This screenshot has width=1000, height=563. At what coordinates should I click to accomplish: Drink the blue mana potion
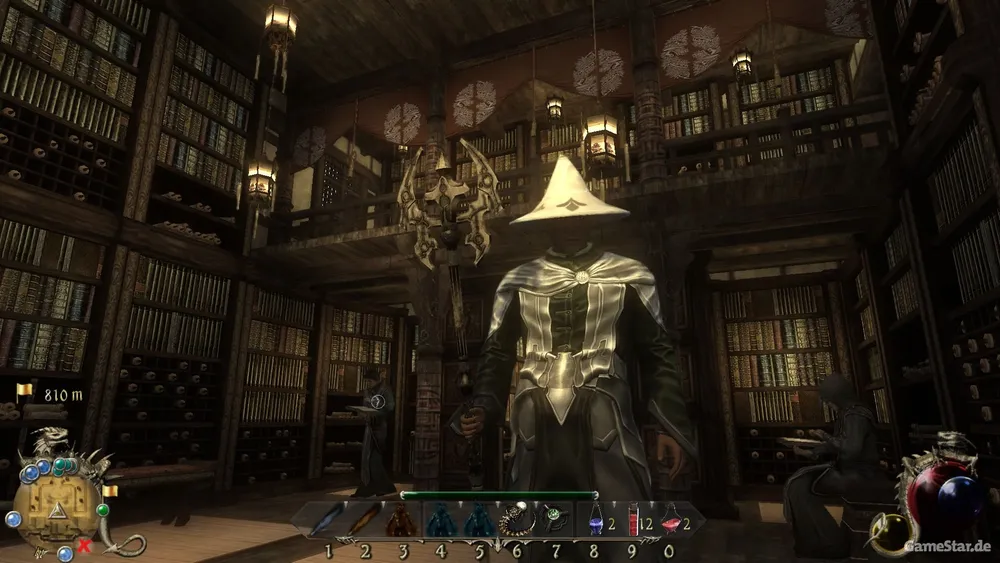pos(595,520)
